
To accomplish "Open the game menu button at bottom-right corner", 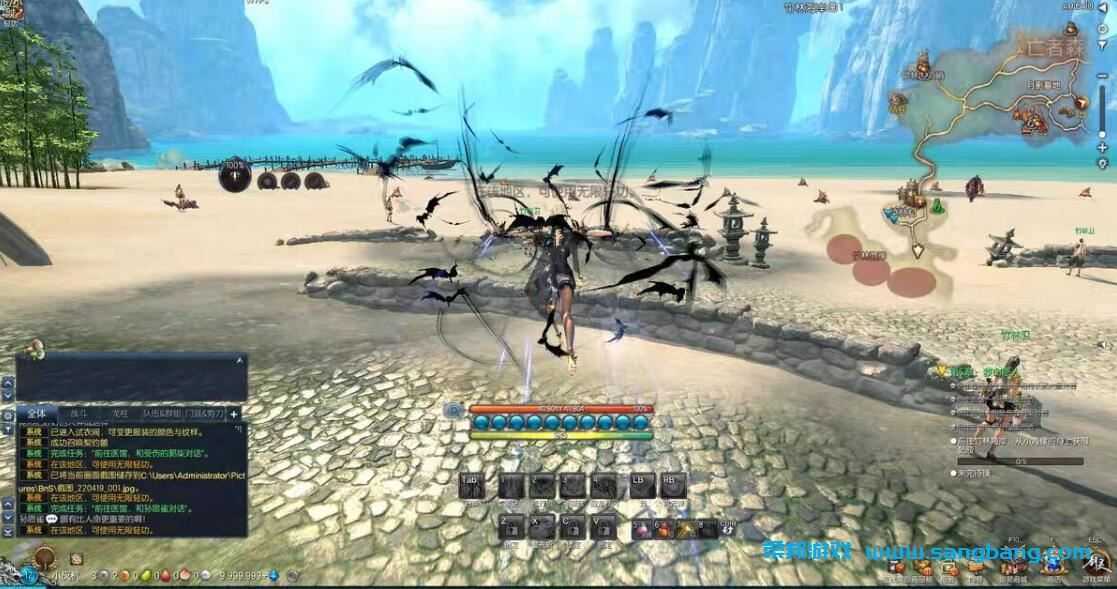I will pos(1097,564).
